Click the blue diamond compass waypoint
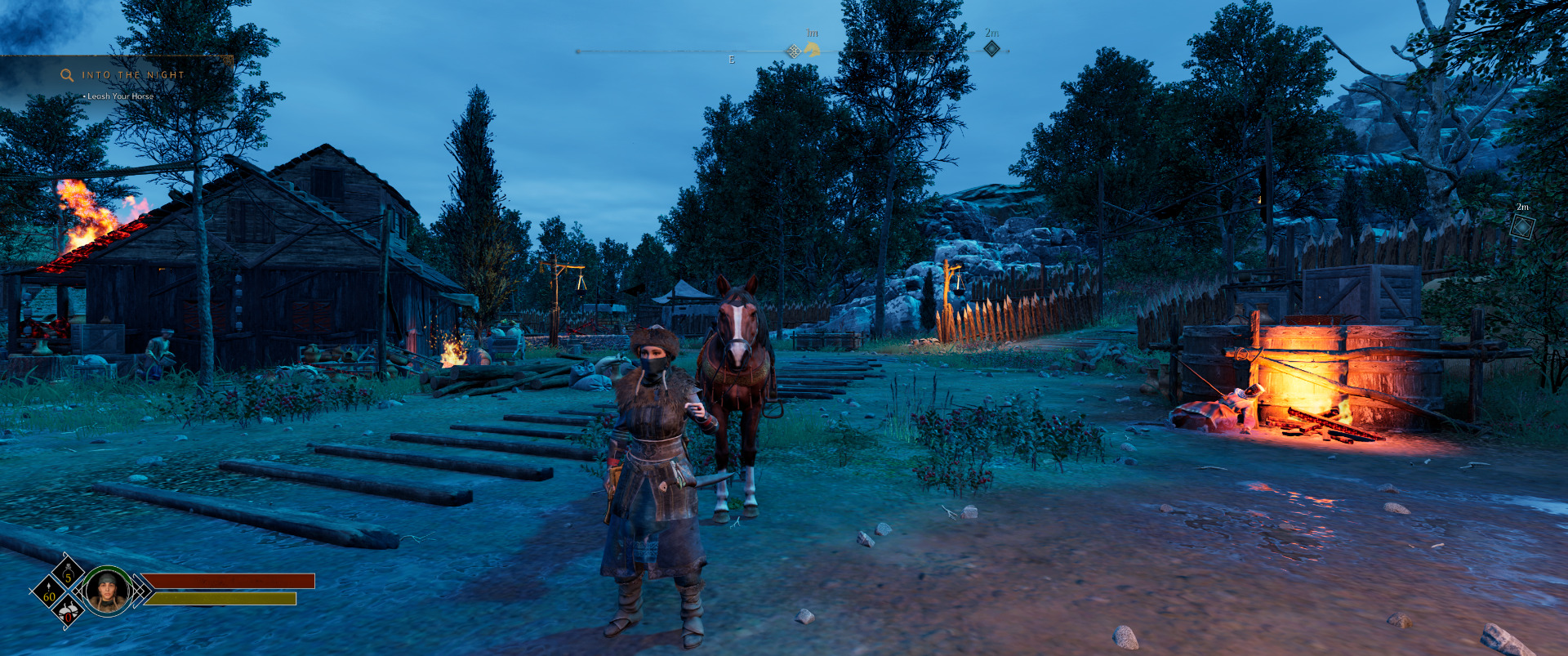The image size is (1568, 656). point(991,48)
